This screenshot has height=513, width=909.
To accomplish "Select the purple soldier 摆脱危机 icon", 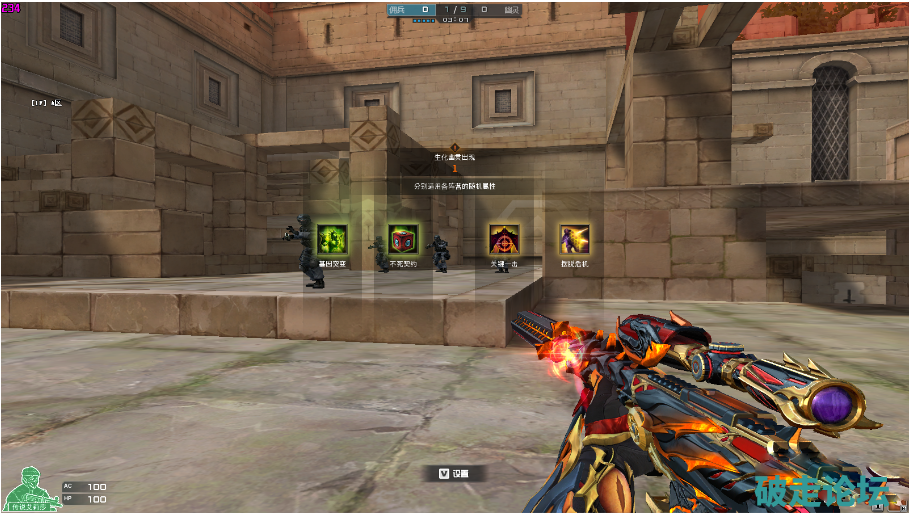I will click(574, 239).
